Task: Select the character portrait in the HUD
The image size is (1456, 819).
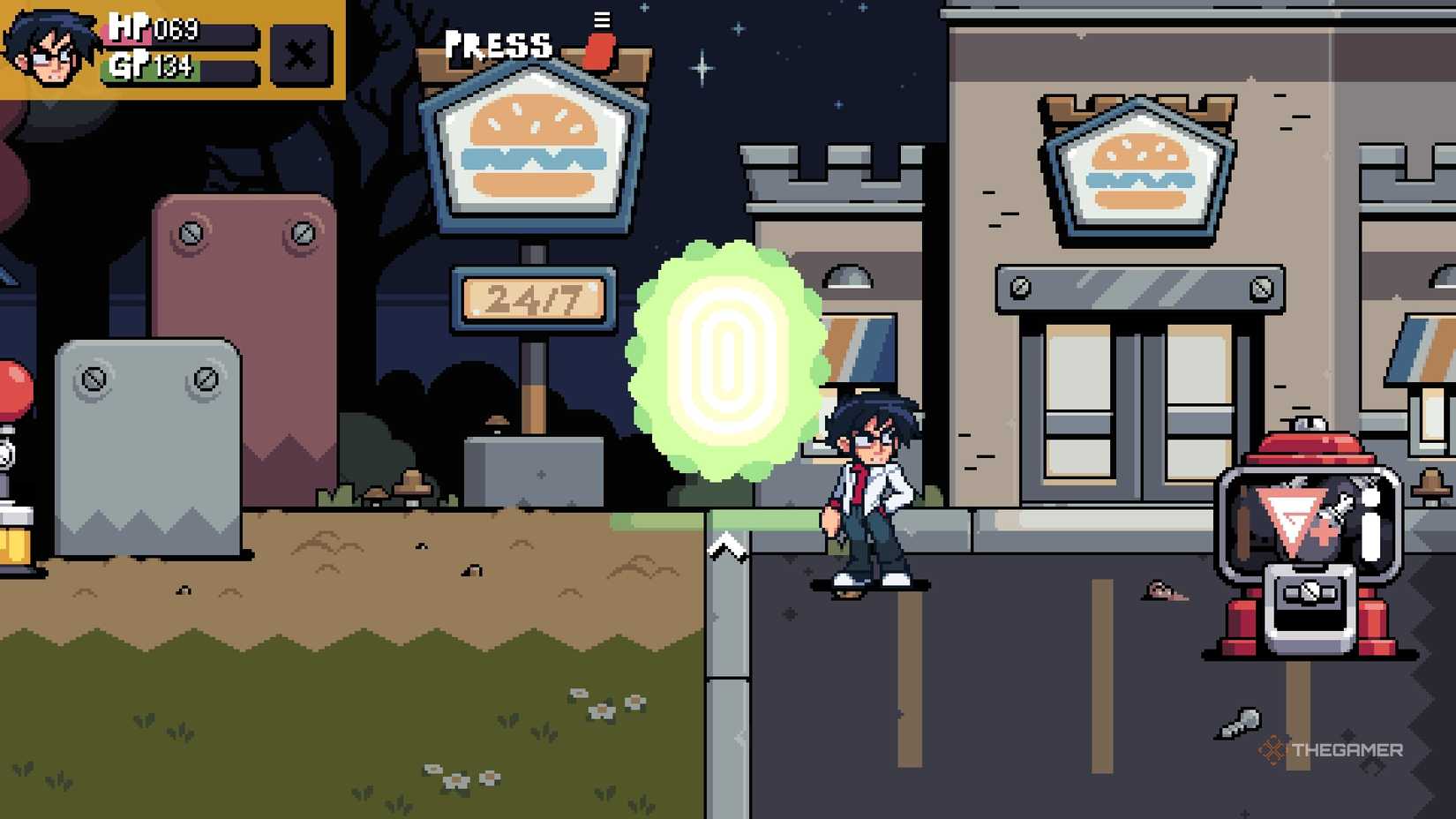Action: pyautogui.click(x=49, y=50)
